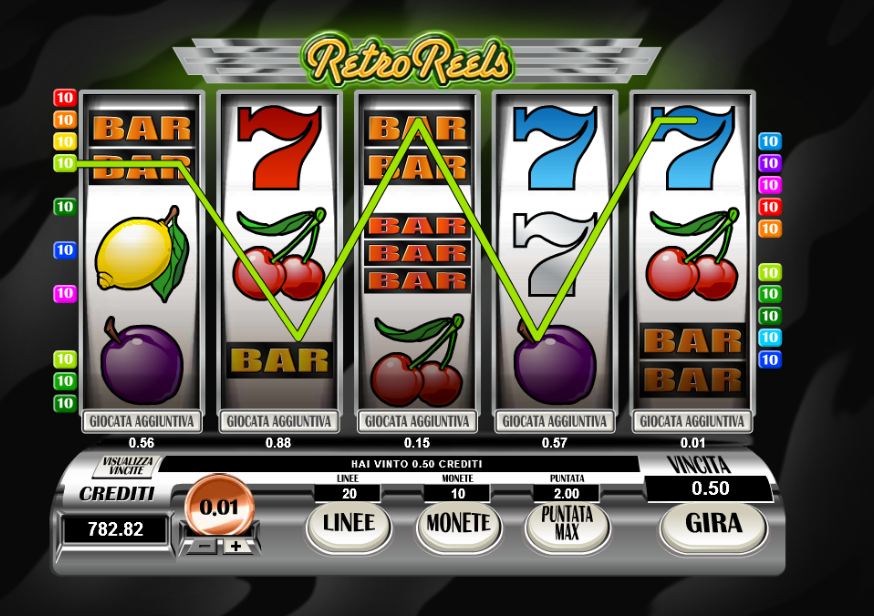Select the PUNTATA MAX button

[x=567, y=524]
